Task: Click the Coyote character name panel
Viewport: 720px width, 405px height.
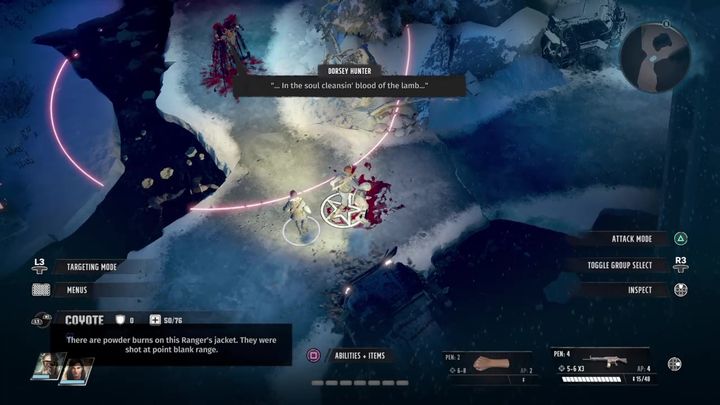Action: (85, 319)
